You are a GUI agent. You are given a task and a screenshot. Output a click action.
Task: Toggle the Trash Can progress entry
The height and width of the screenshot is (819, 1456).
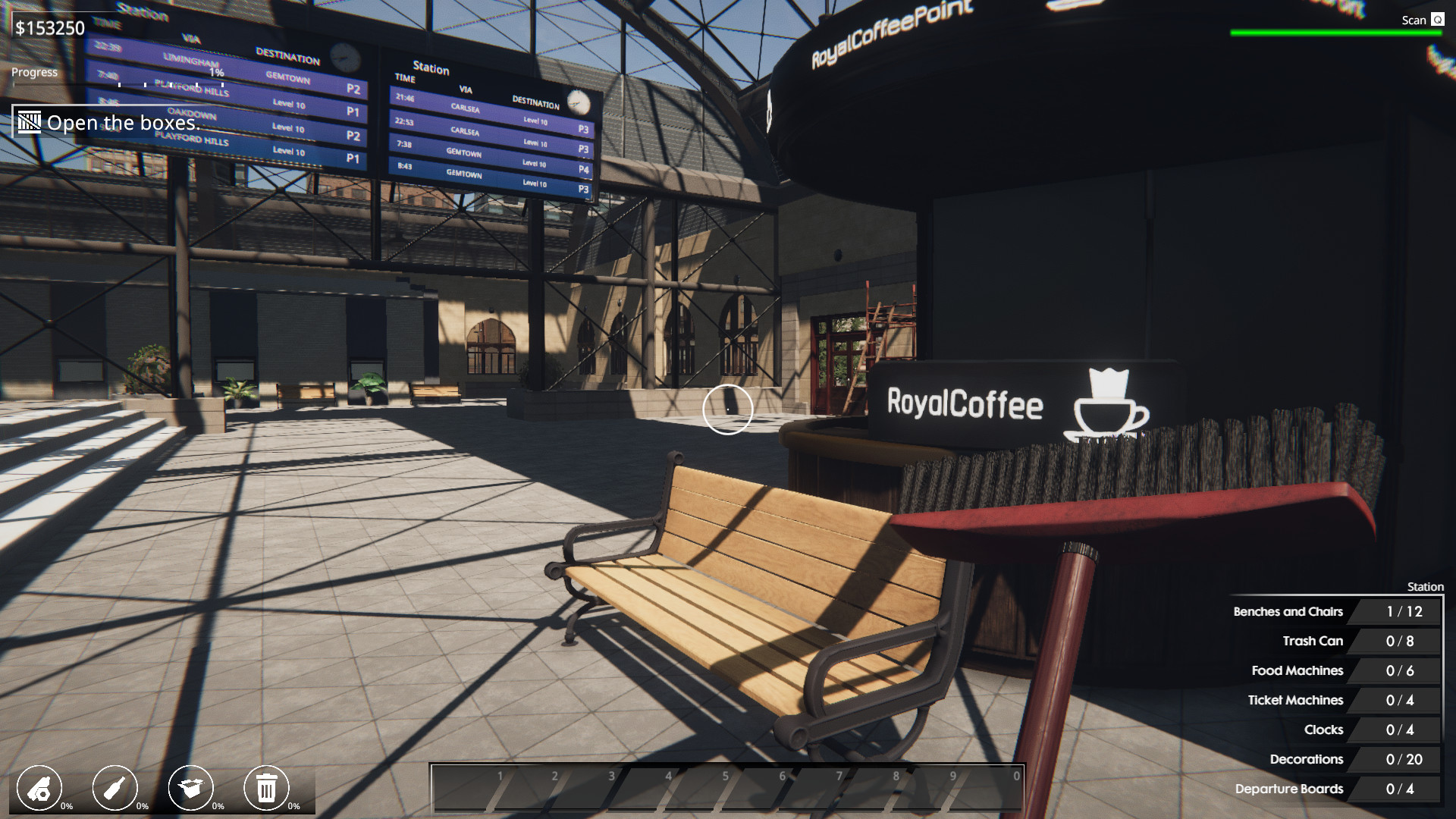click(1313, 641)
